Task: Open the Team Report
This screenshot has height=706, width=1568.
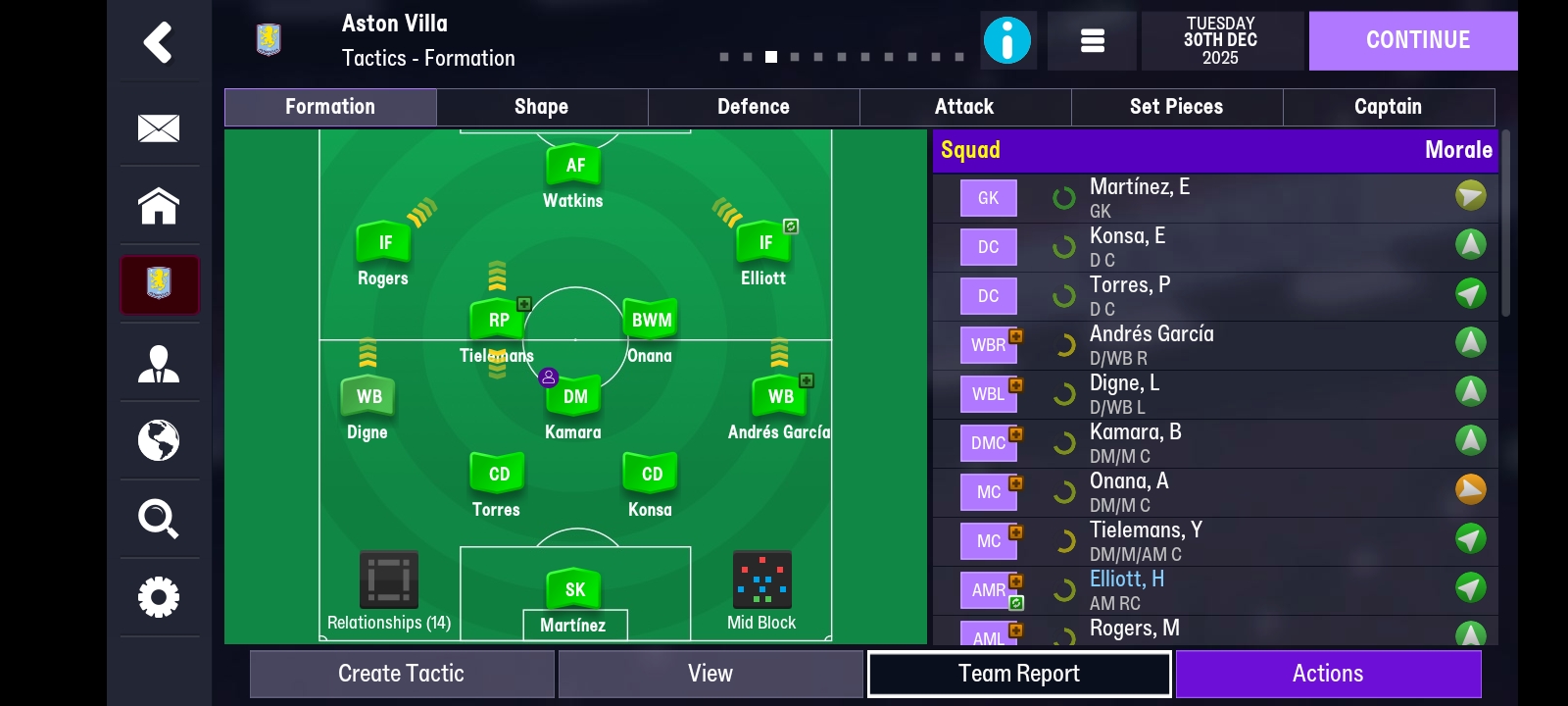Action: (x=1019, y=674)
